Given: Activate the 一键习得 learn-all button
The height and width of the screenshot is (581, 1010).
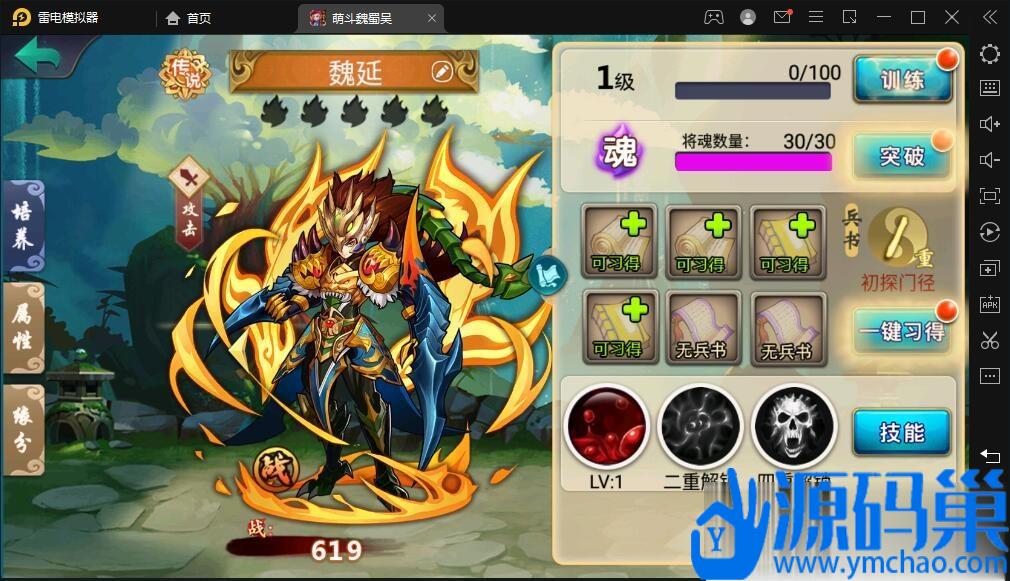Looking at the screenshot, I should [901, 331].
